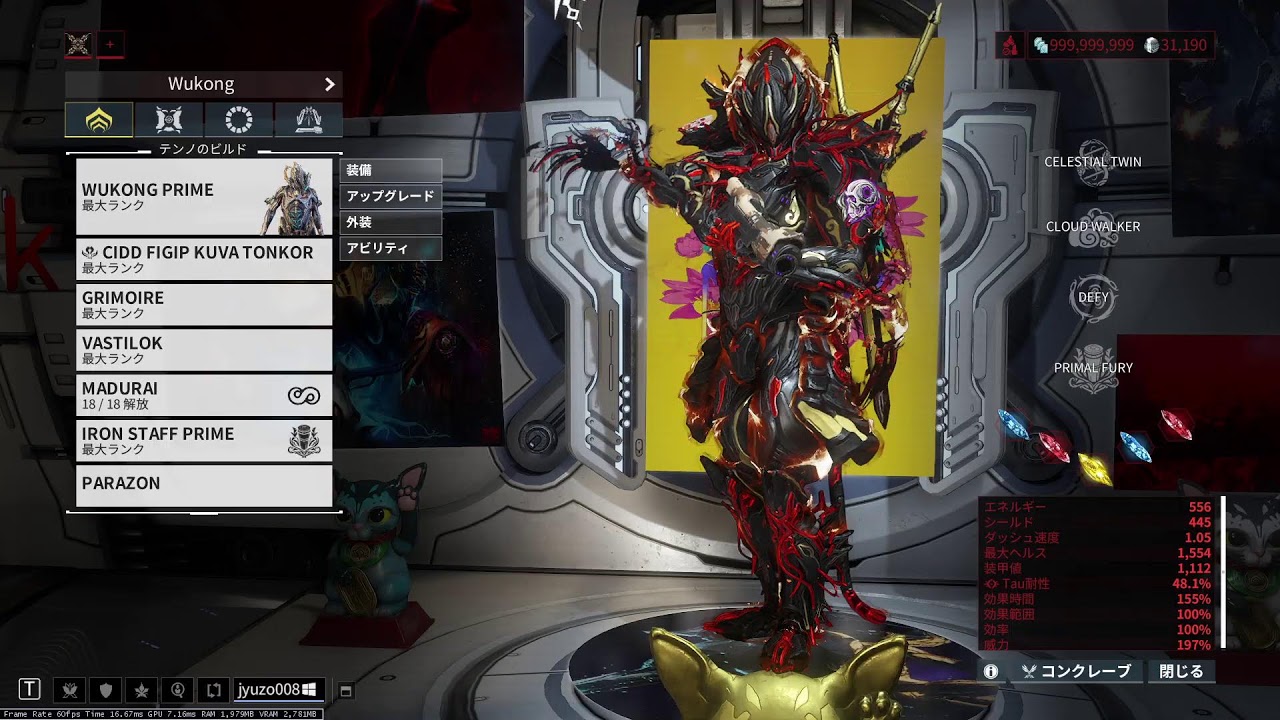The height and width of the screenshot is (720, 1280).
Task: Click the 装備 menu option
Action: click(390, 170)
